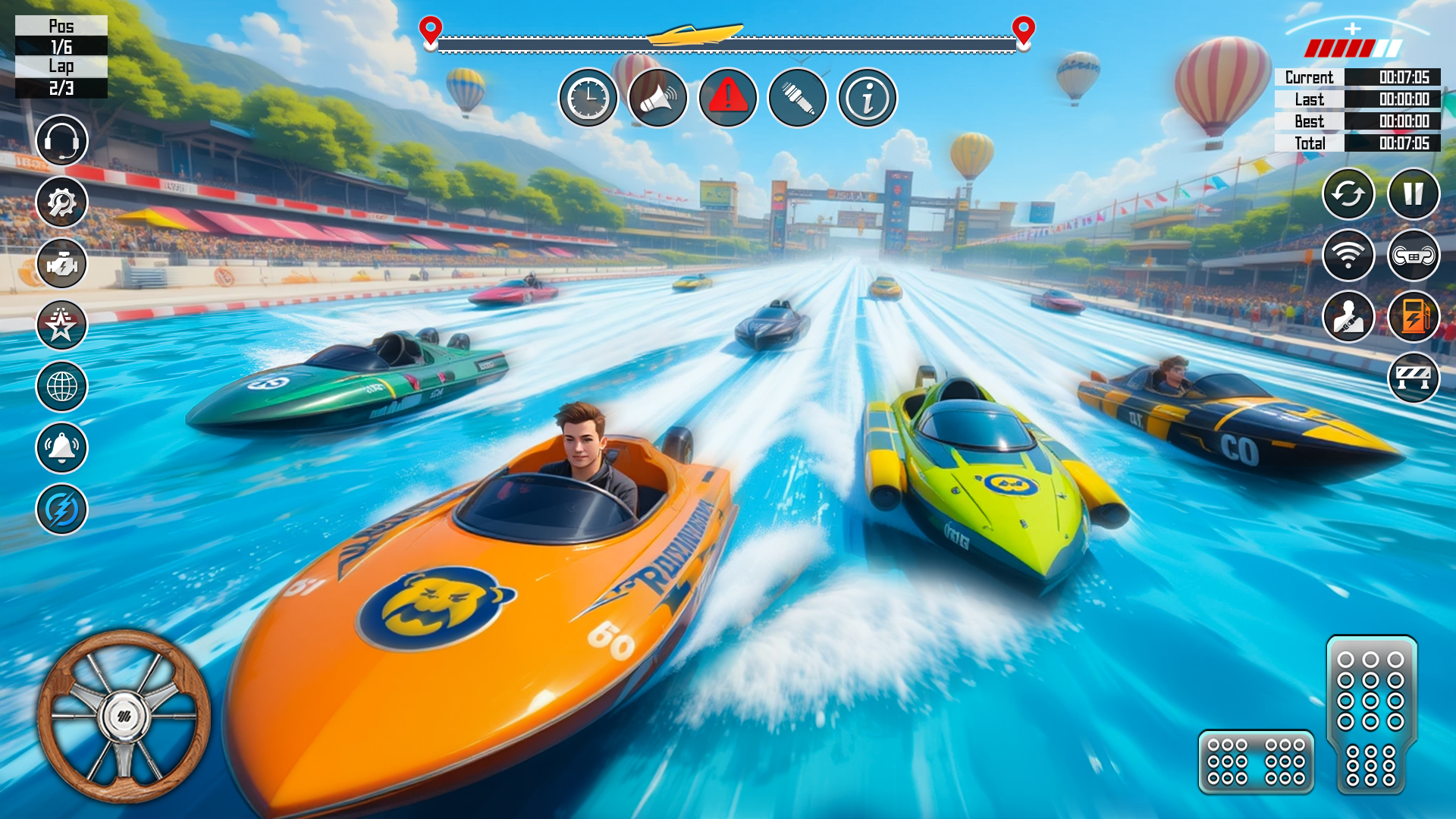Open the engine upgrade icon
This screenshot has width=1456, height=819.
pyautogui.click(x=61, y=263)
